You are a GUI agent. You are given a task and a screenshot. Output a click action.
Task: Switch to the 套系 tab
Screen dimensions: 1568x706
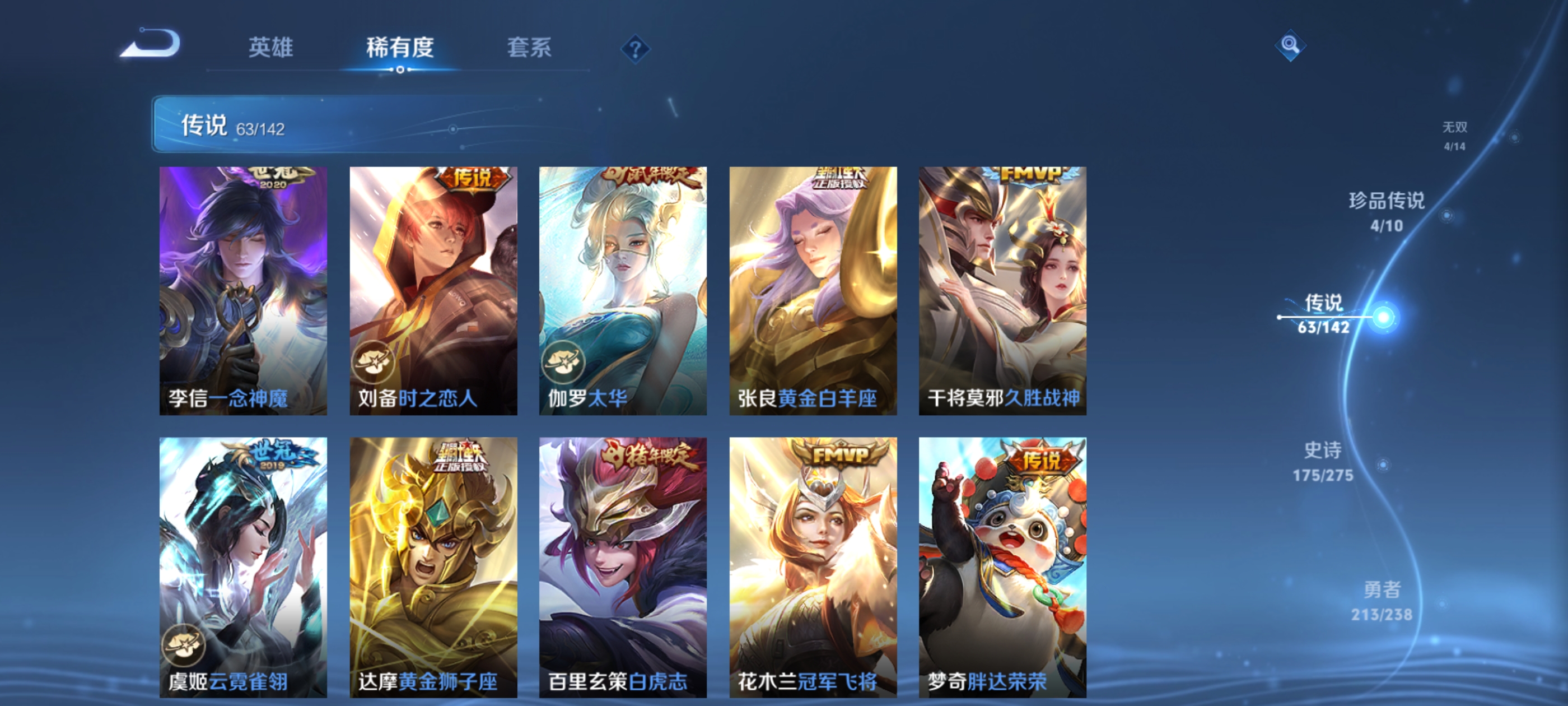pyautogui.click(x=529, y=48)
